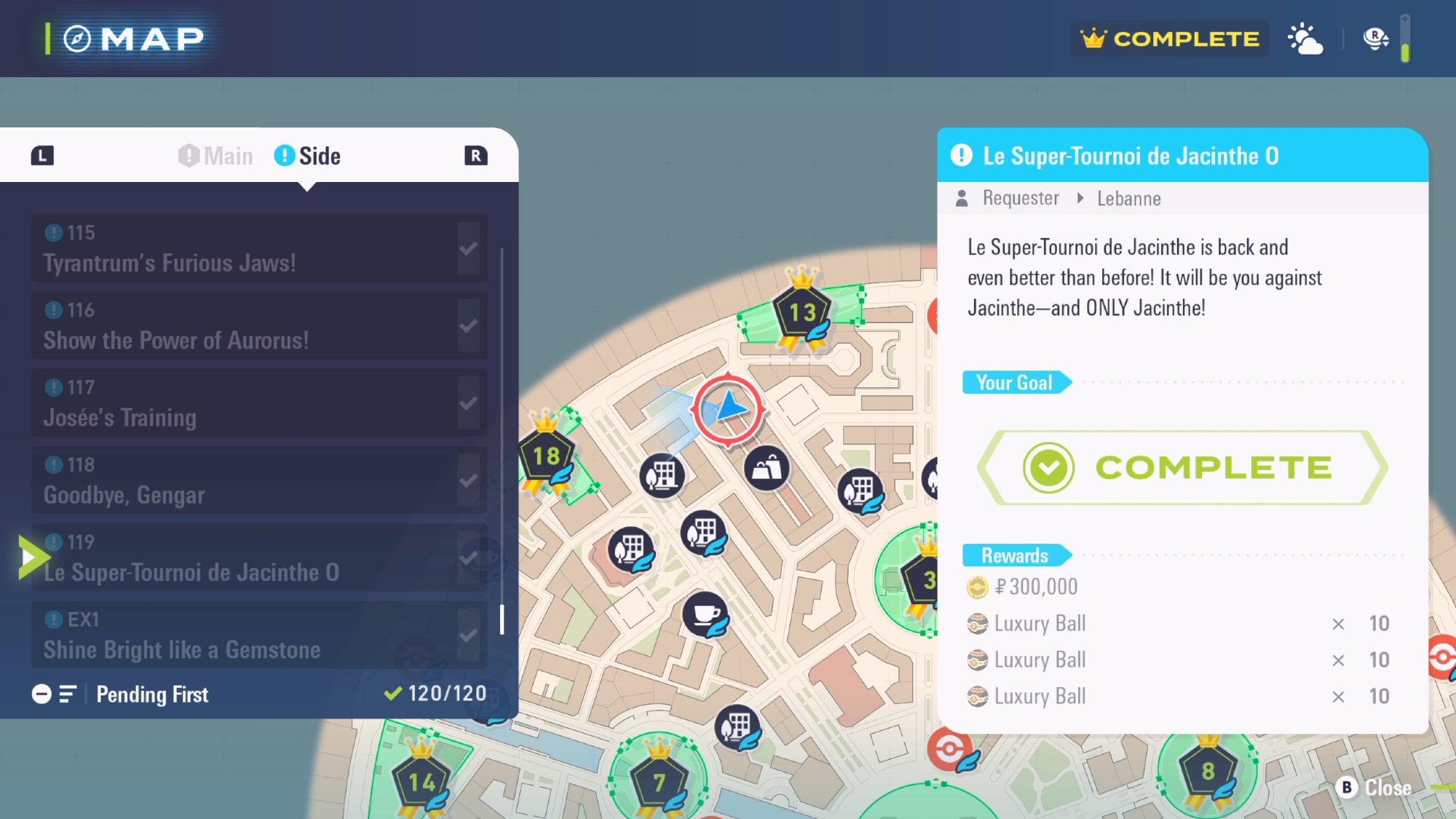Select the café cup map marker

click(705, 615)
